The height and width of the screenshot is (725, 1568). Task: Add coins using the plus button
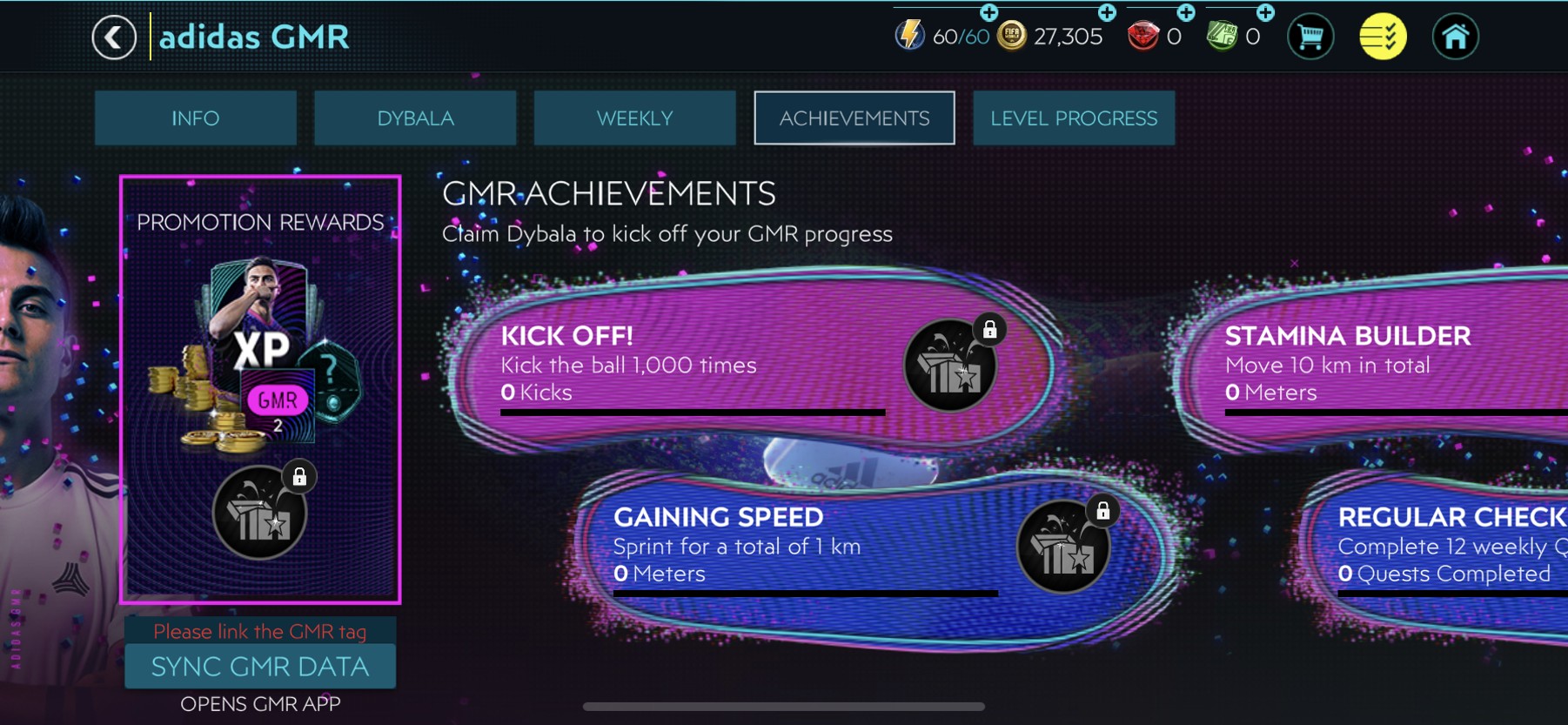coord(1107,12)
